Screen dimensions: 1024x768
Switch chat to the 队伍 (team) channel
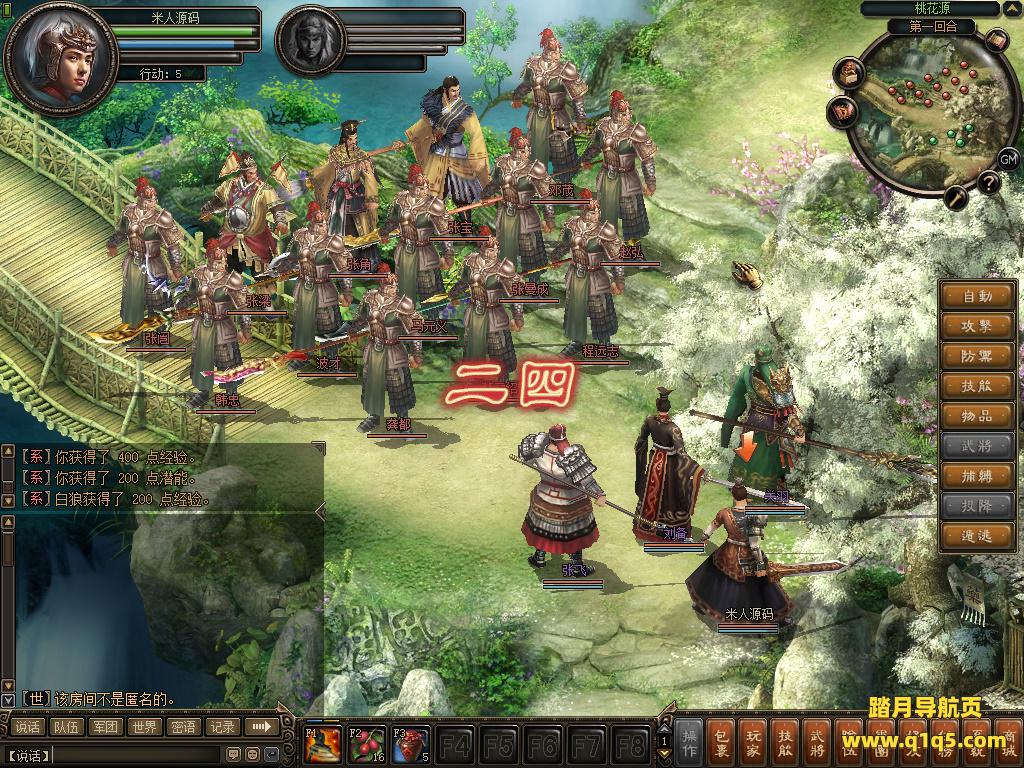67,727
